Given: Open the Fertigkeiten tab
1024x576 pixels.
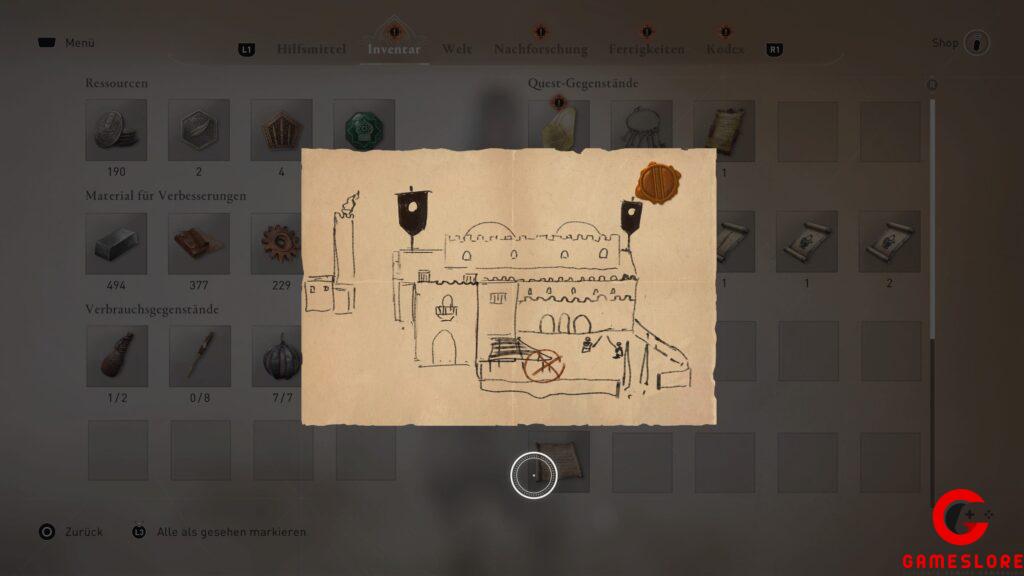Looking at the screenshot, I should (x=646, y=49).
